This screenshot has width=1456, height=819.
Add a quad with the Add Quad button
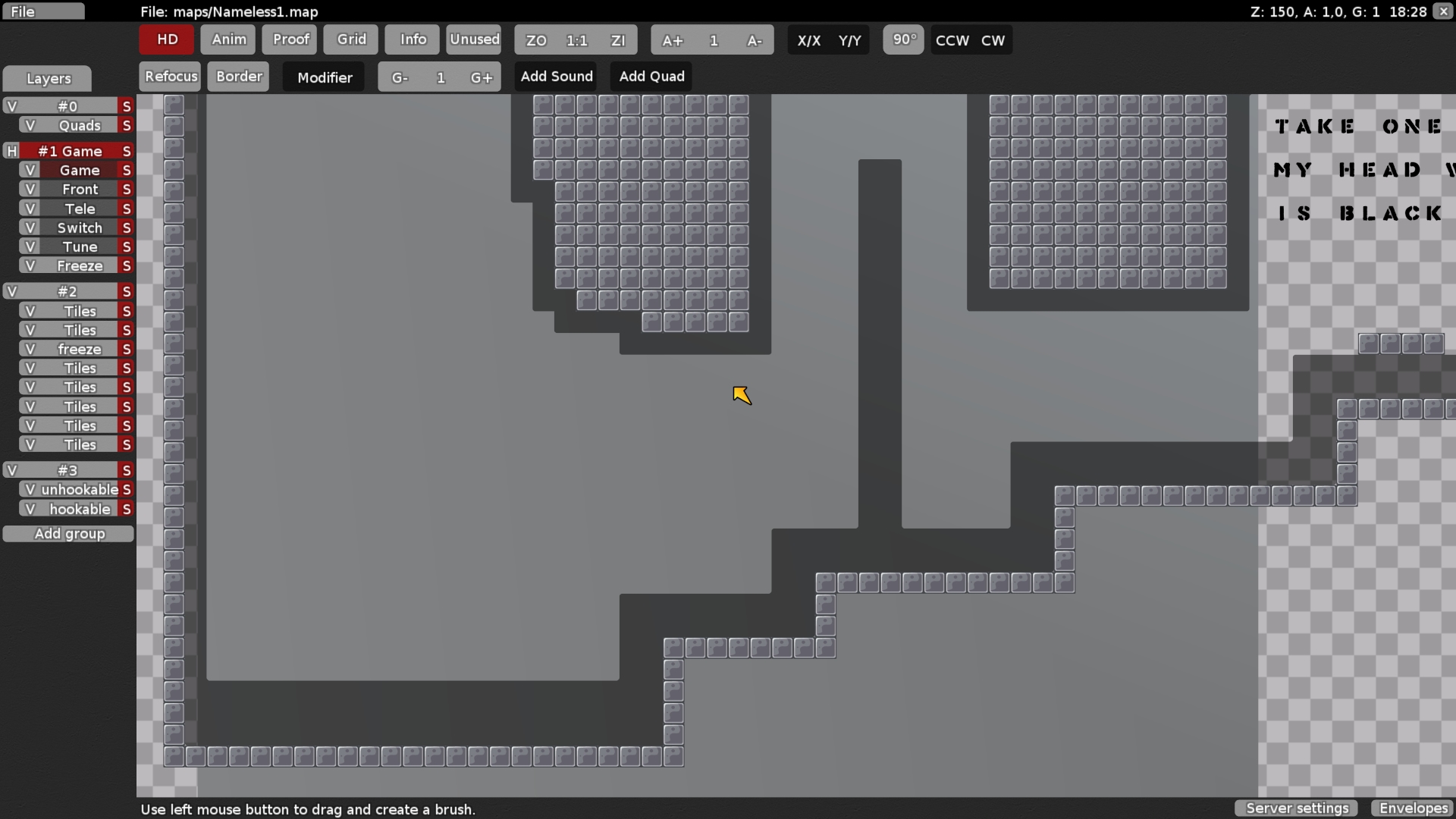click(651, 76)
